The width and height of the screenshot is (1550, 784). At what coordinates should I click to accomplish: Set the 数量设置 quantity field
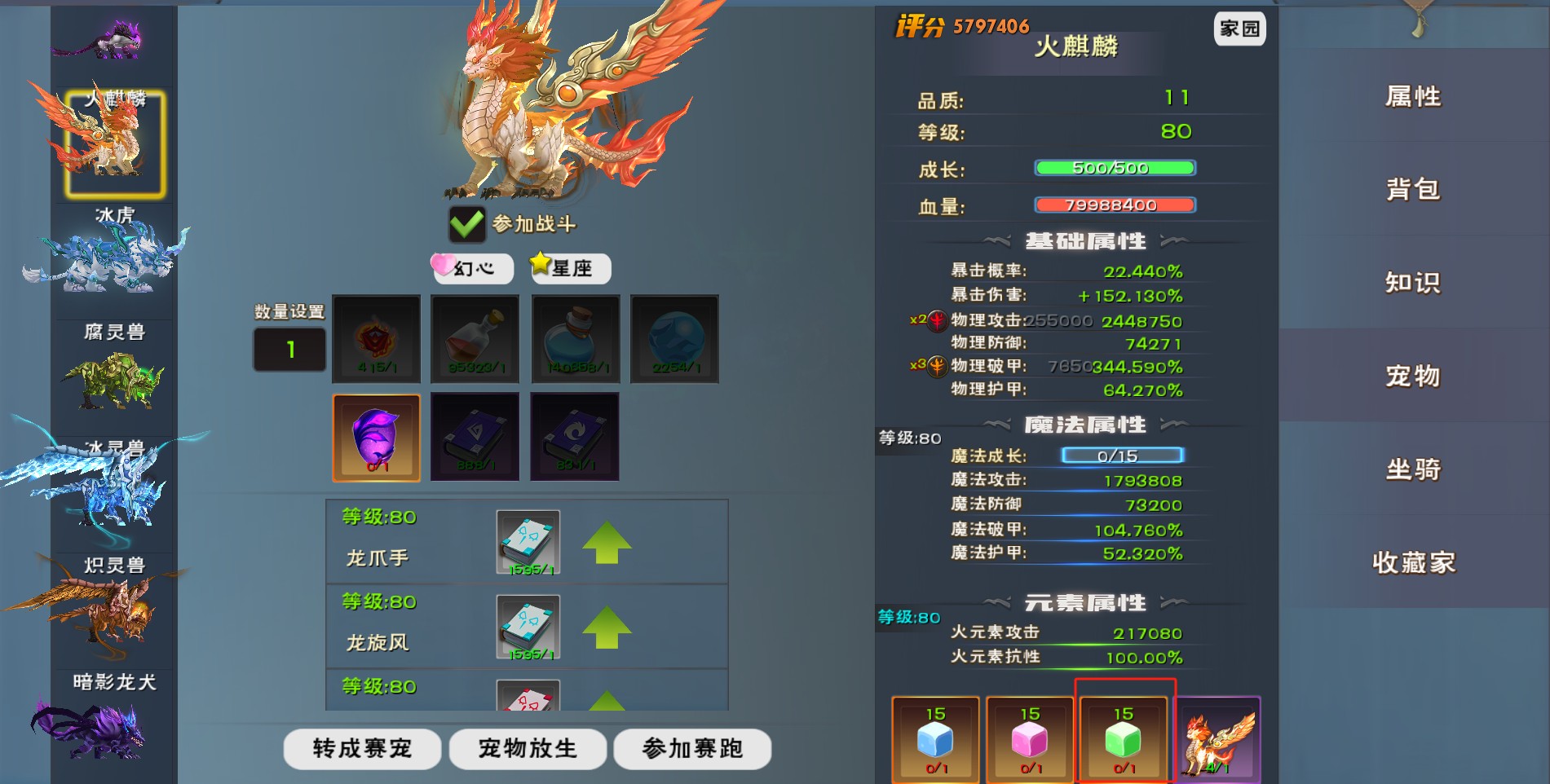tap(289, 350)
